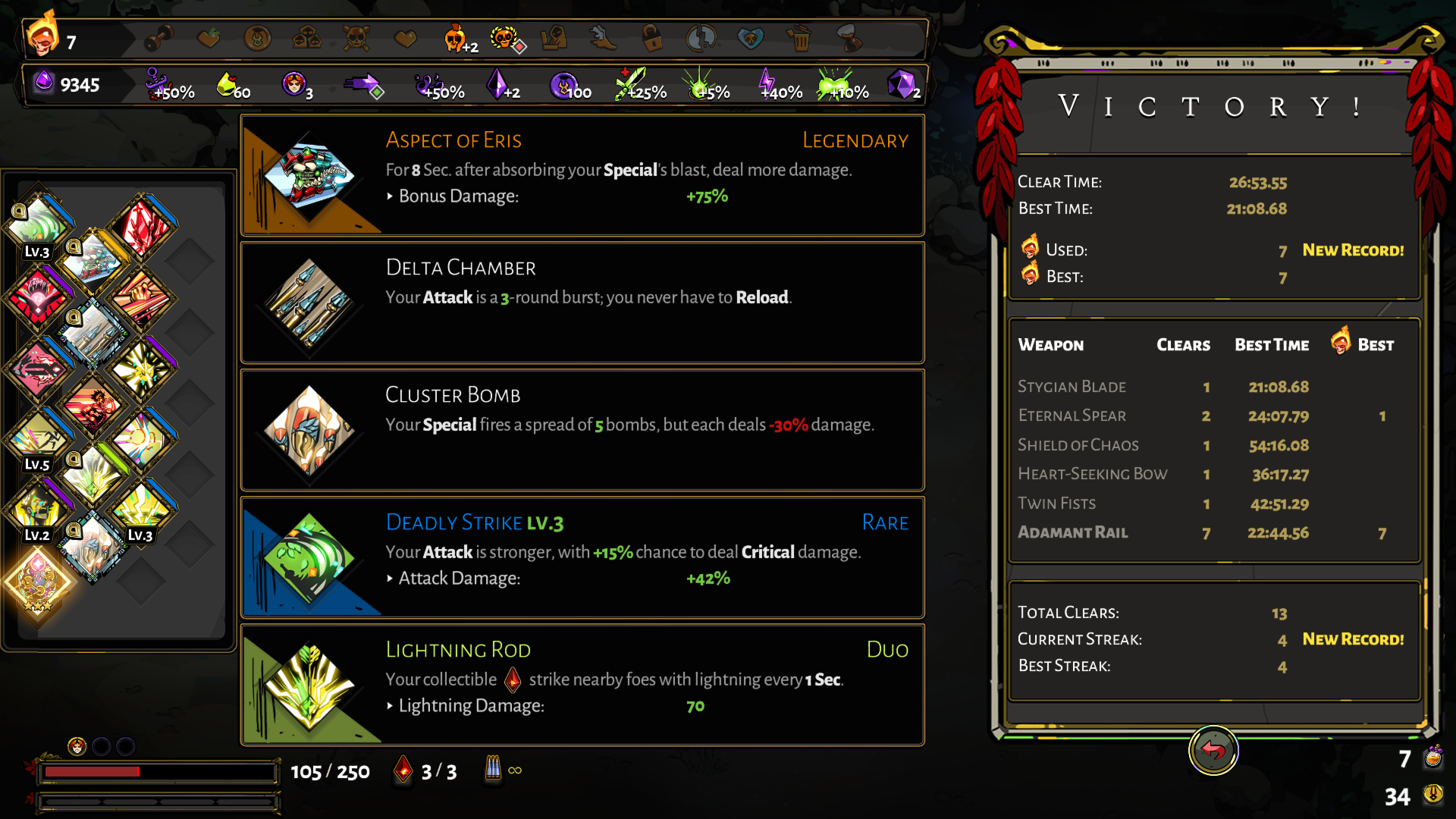Select the Aspect of Eris boon row
Viewport: 1456px width, 819px height.
coord(582,176)
